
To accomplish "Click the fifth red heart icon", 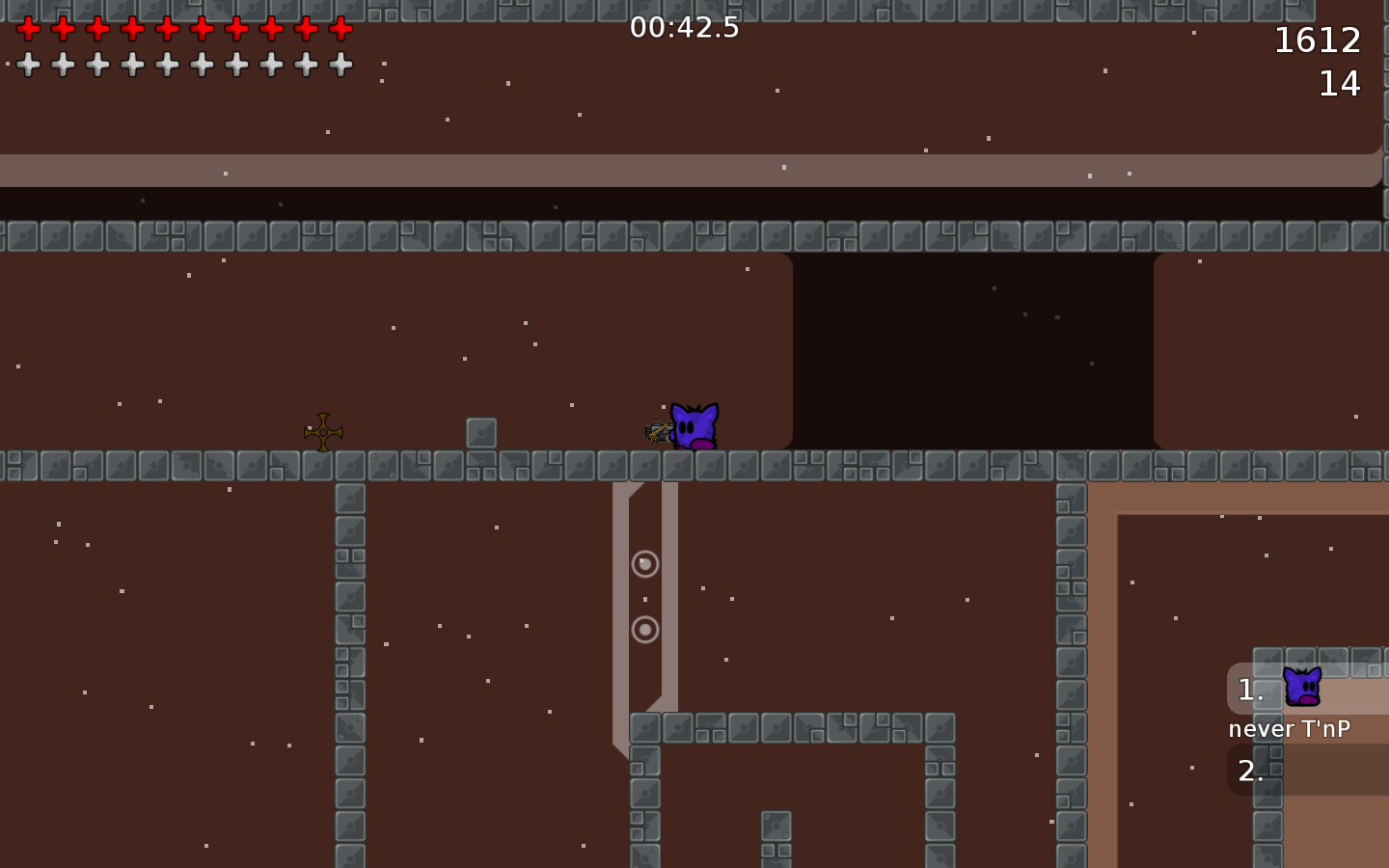I will [166, 29].
